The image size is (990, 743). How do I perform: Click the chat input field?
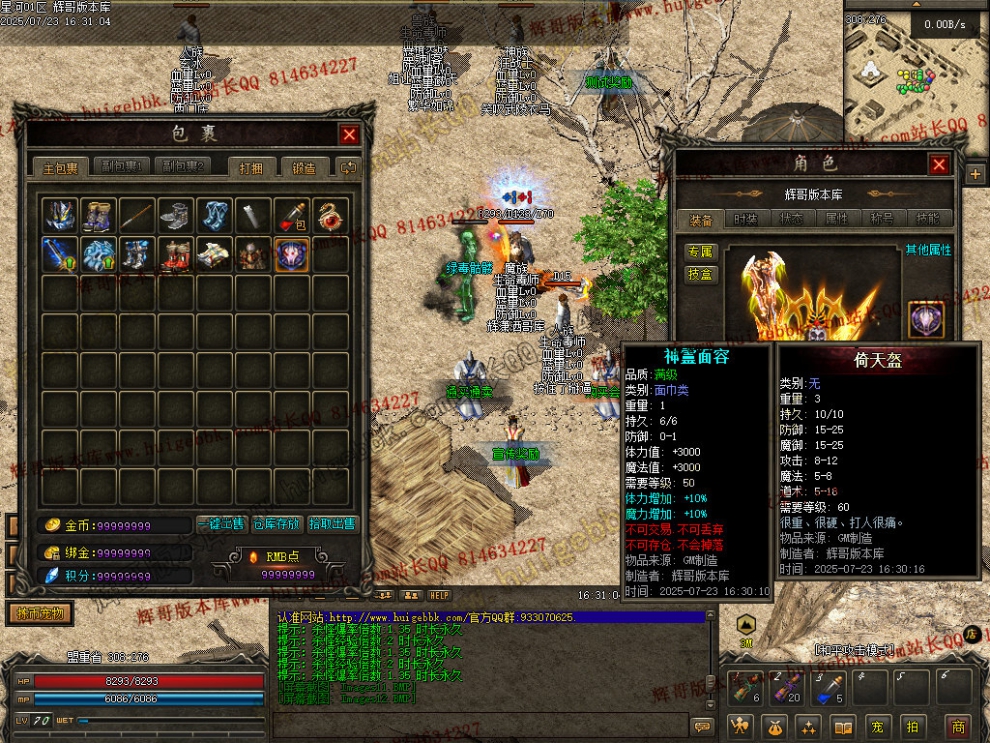(x=480, y=725)
